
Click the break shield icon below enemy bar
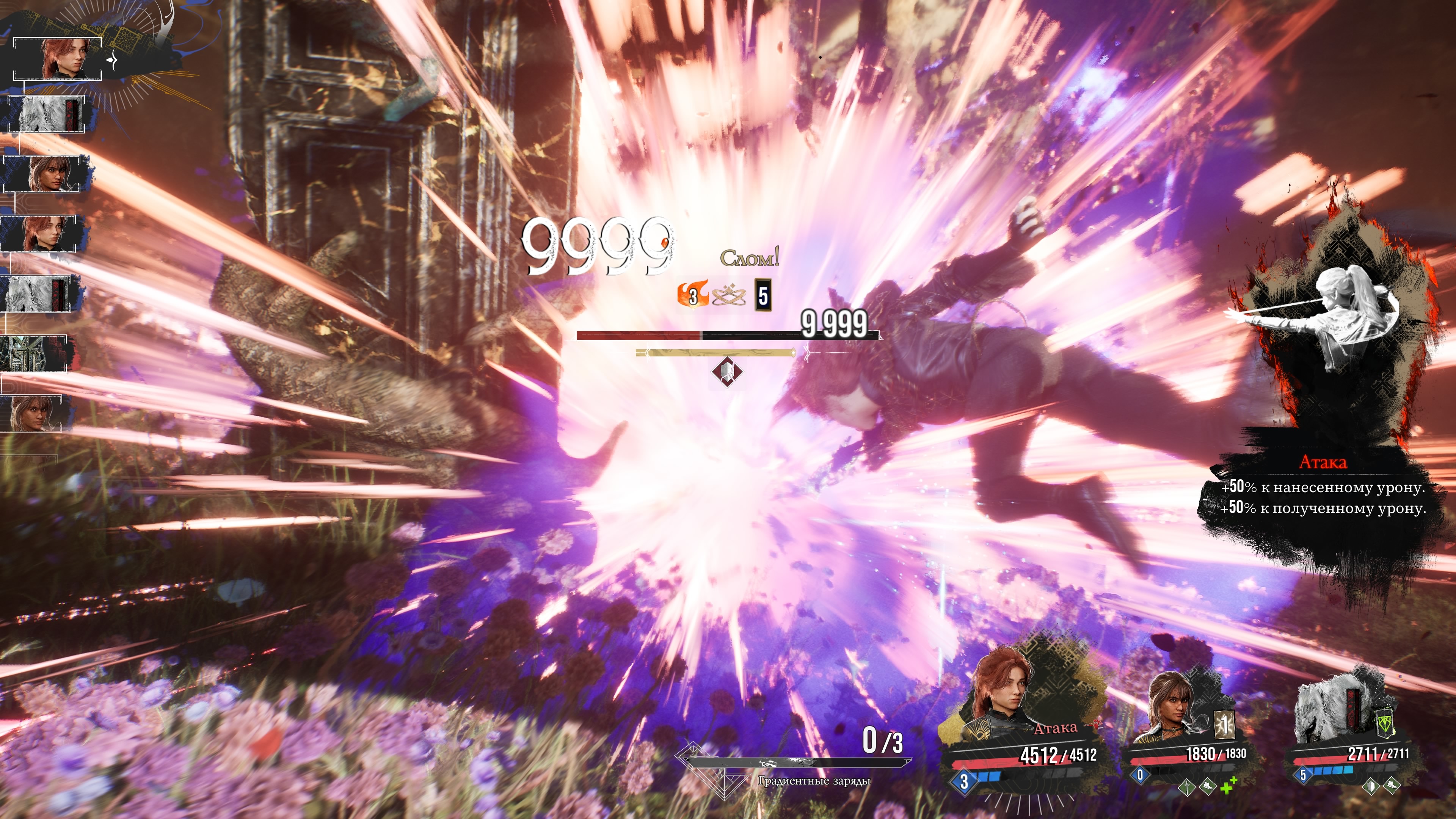(727, 371)
